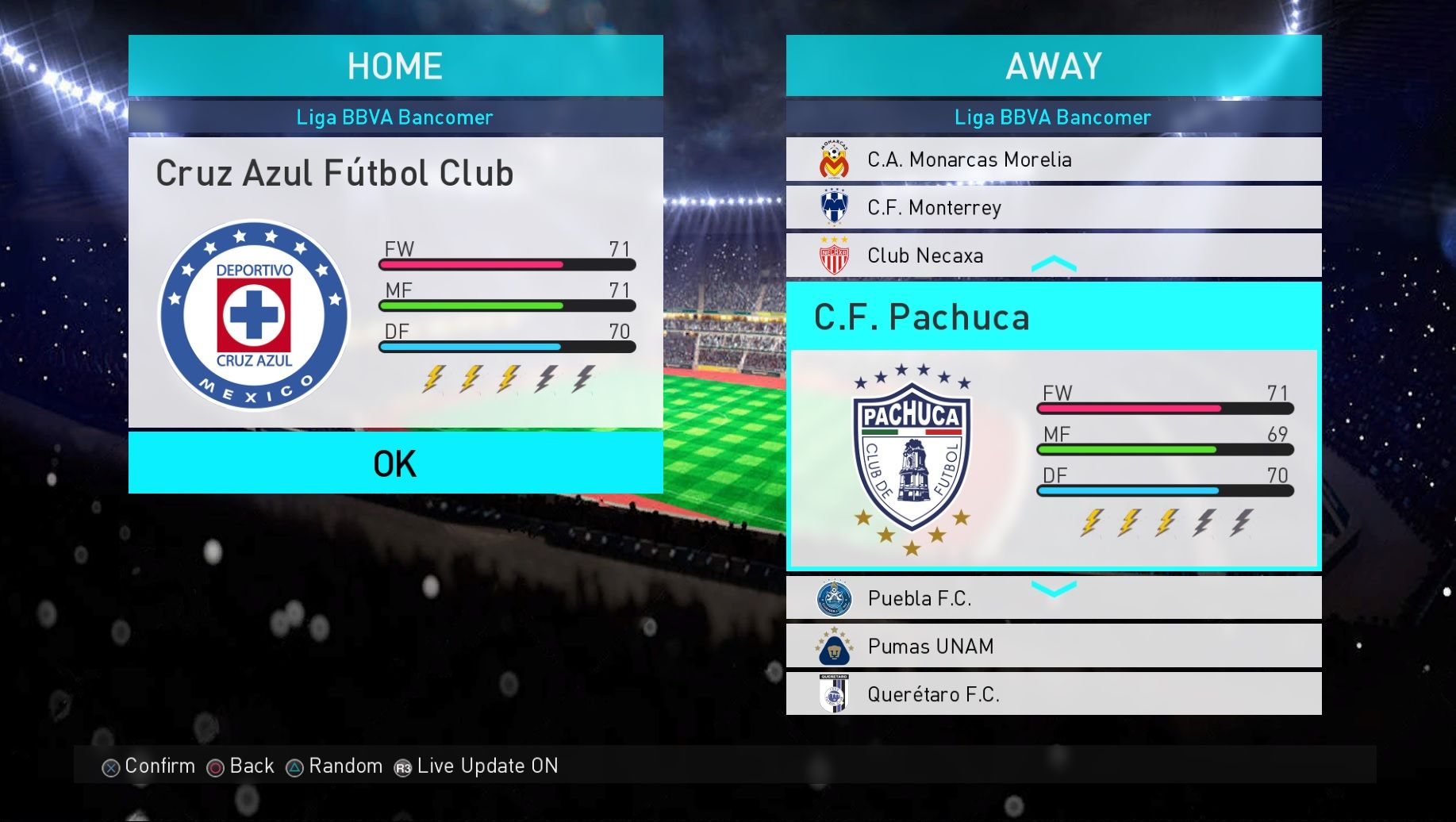Pick Querétaro F.C. as the away team
This screenshot has width=1456, height=822.
pos(1053,694)
